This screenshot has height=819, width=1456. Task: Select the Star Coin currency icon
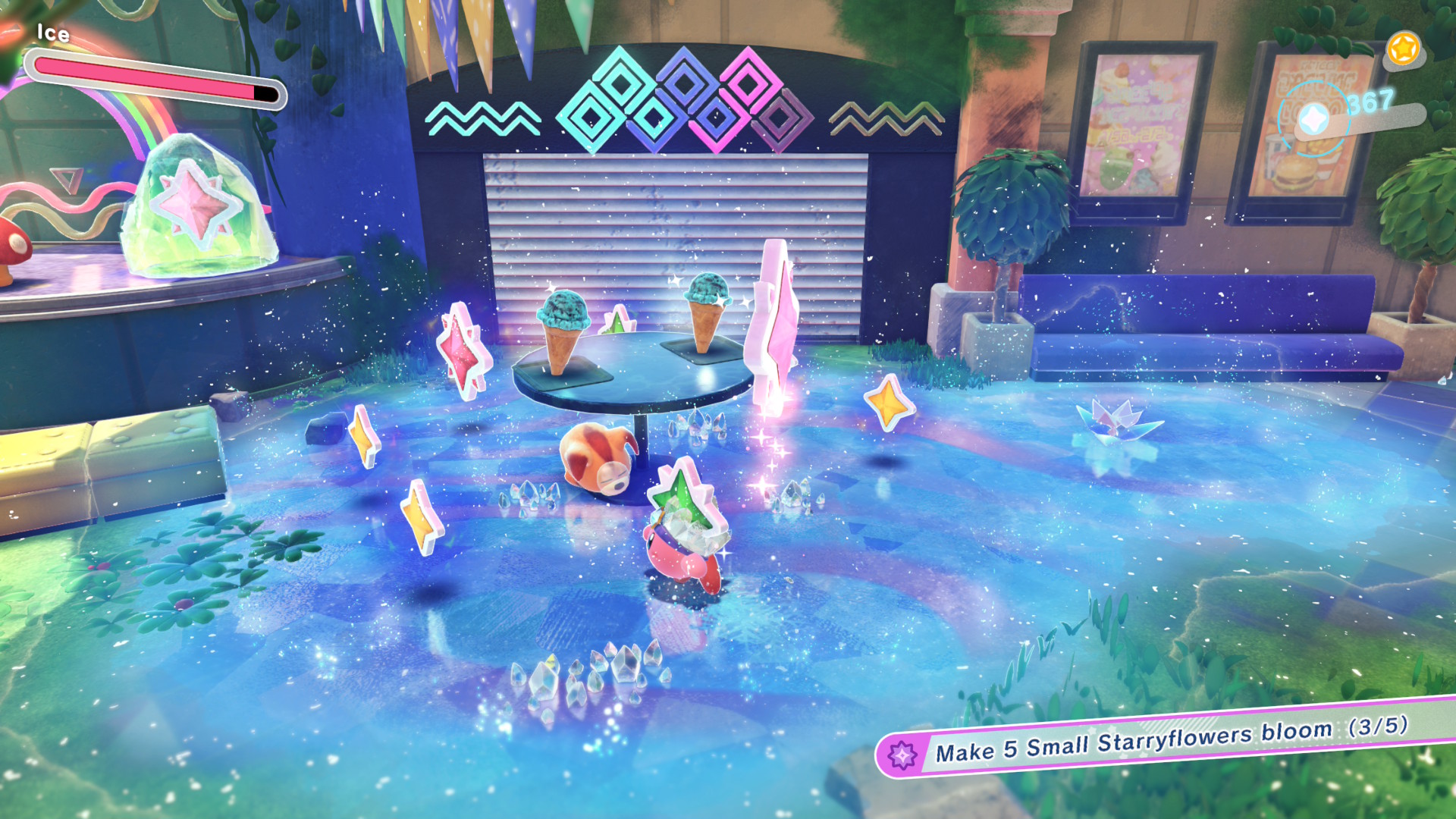[x=1313, y=119]
